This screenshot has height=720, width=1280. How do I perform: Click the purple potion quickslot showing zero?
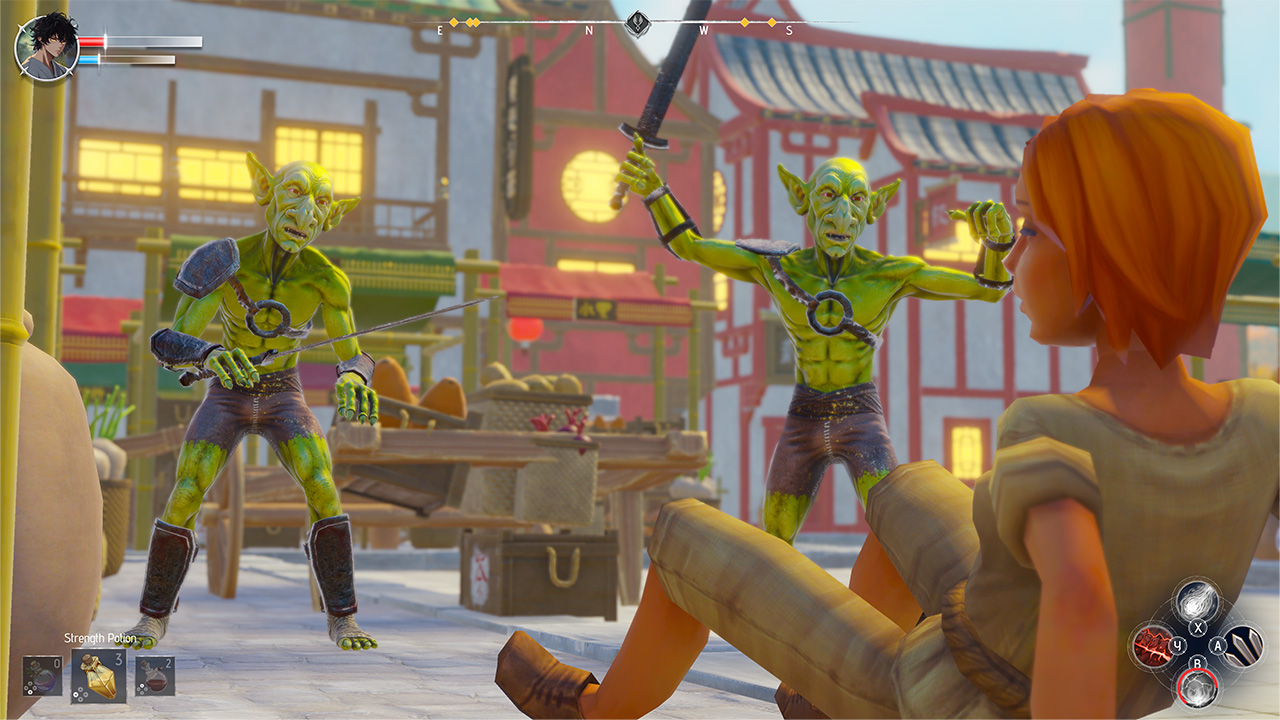[41, 676]
